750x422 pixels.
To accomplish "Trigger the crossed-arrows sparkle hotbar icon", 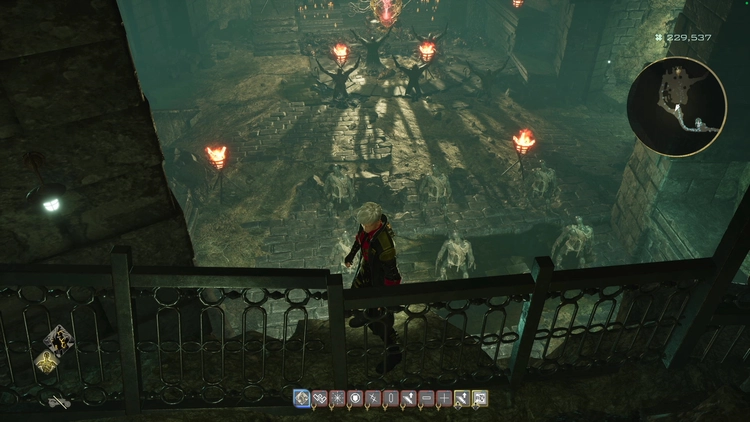I will coord(373,398).
